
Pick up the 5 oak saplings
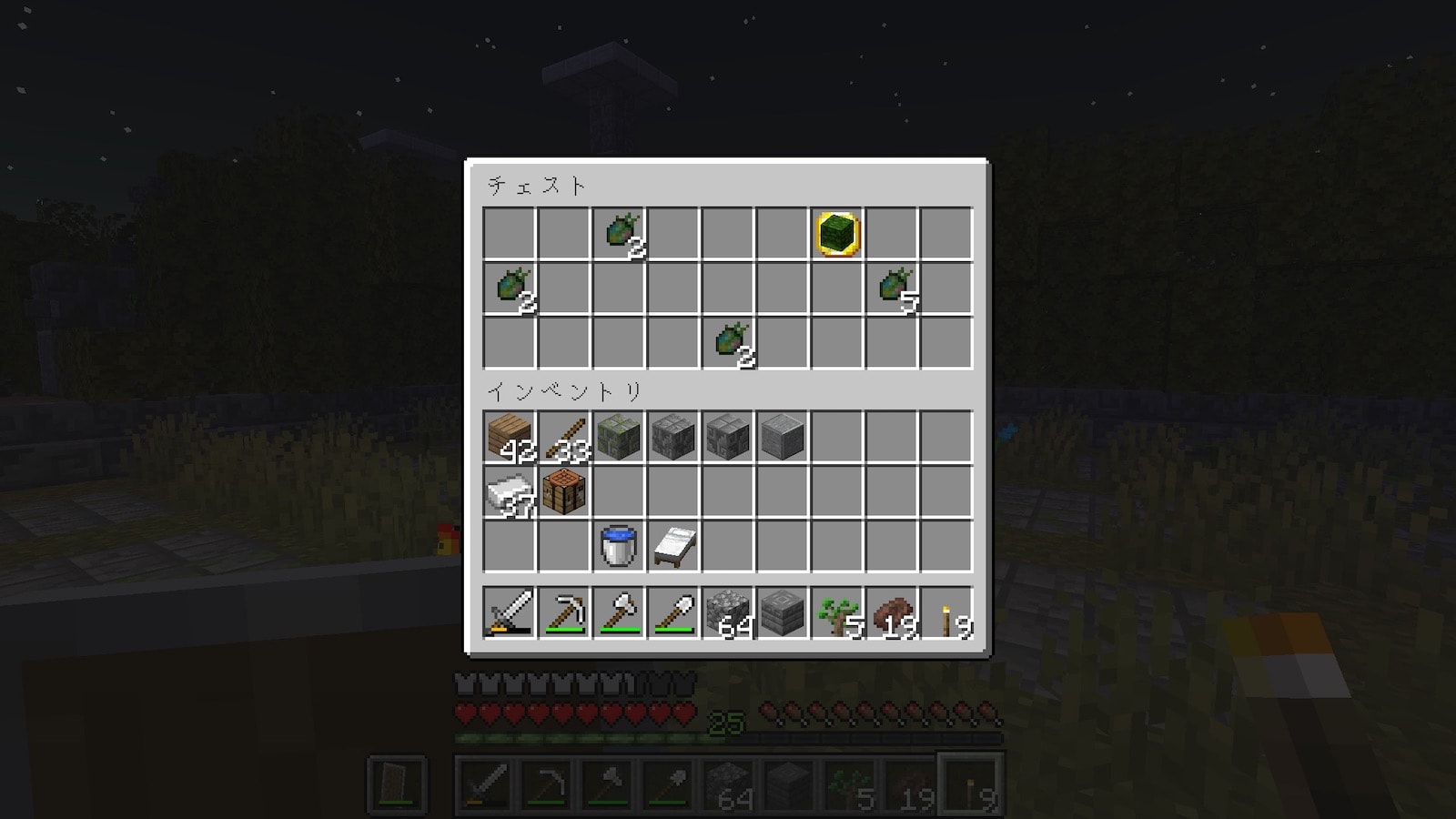(x=837, y=612)
